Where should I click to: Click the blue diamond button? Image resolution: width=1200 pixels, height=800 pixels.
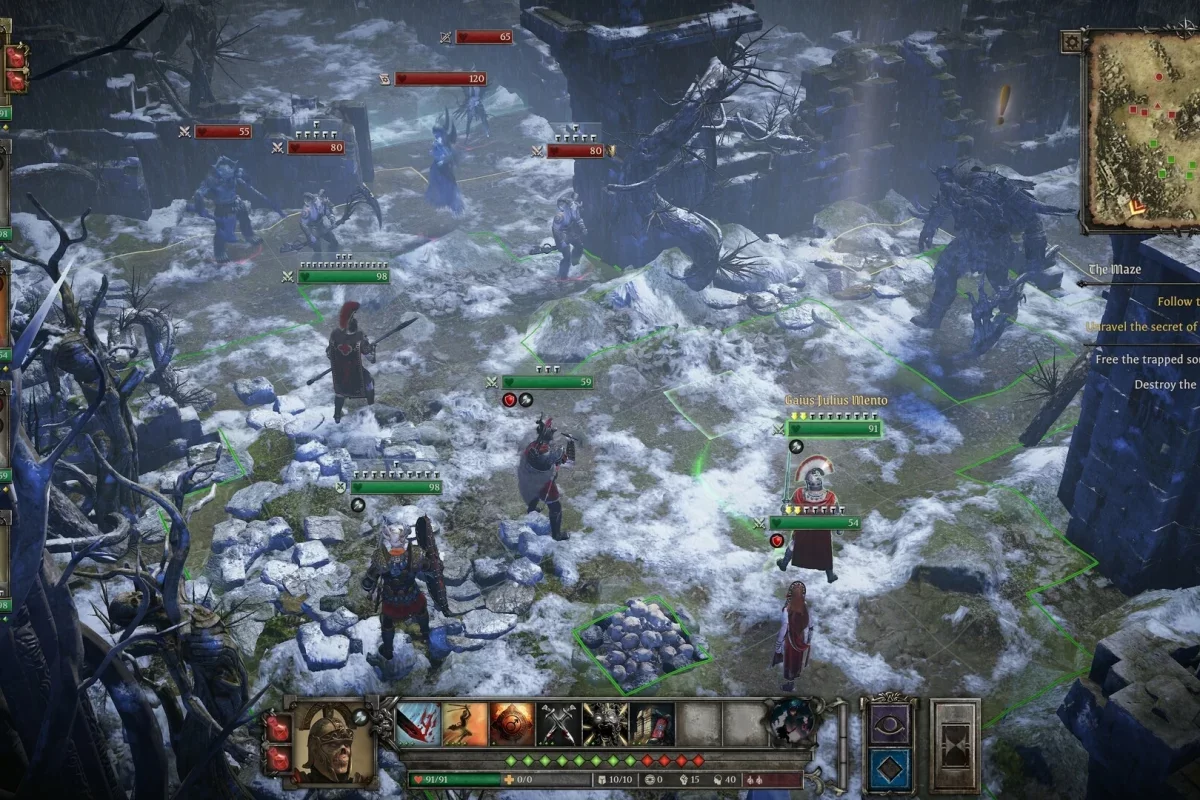(x=890, y=769)
